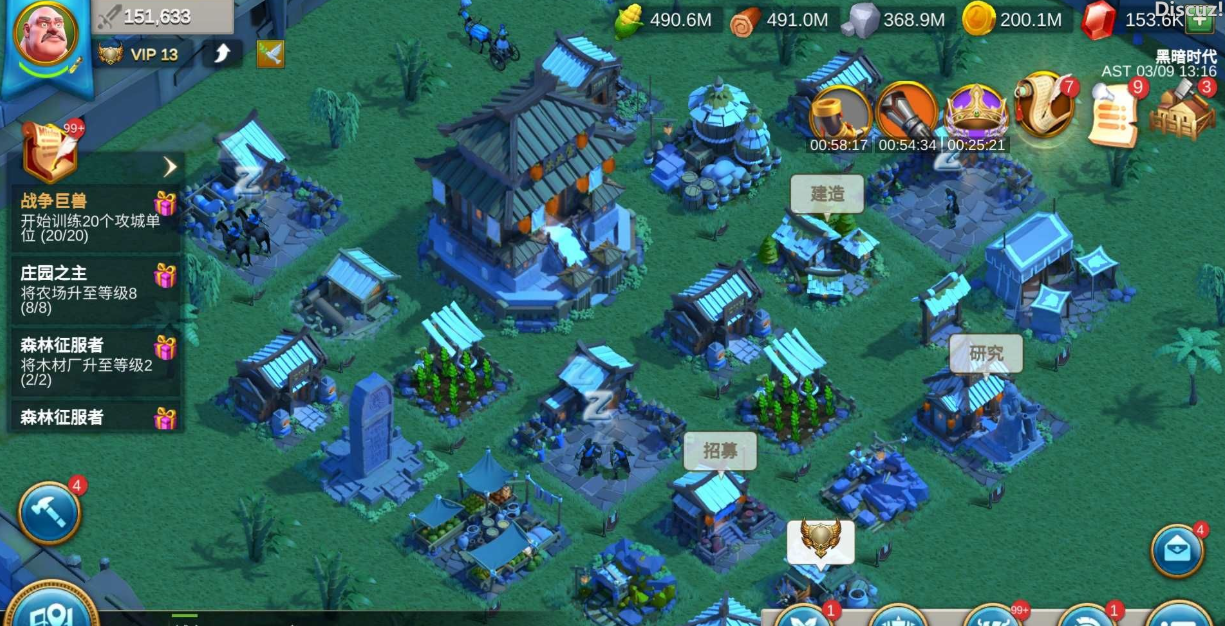Open the mail envelope button

(1177, 551)
